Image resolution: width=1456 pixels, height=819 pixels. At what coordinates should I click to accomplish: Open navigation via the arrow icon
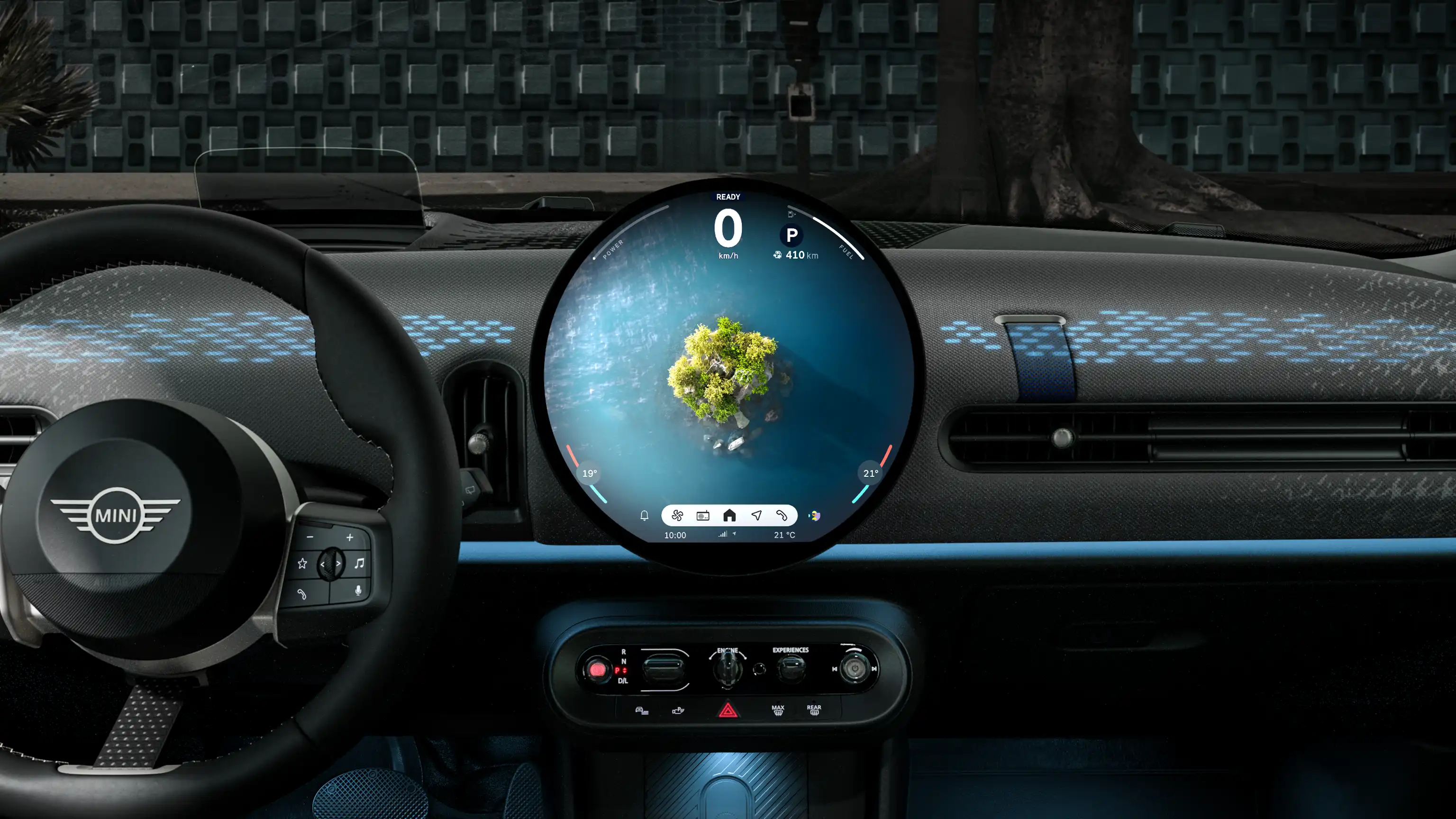(x=757, y=516)
